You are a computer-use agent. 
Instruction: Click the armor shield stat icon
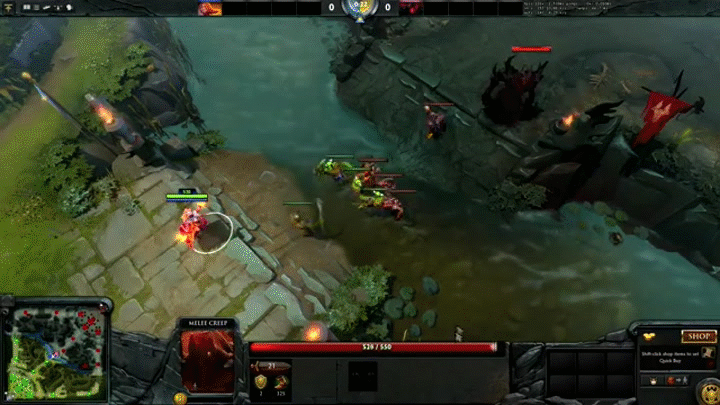point(261,381)
